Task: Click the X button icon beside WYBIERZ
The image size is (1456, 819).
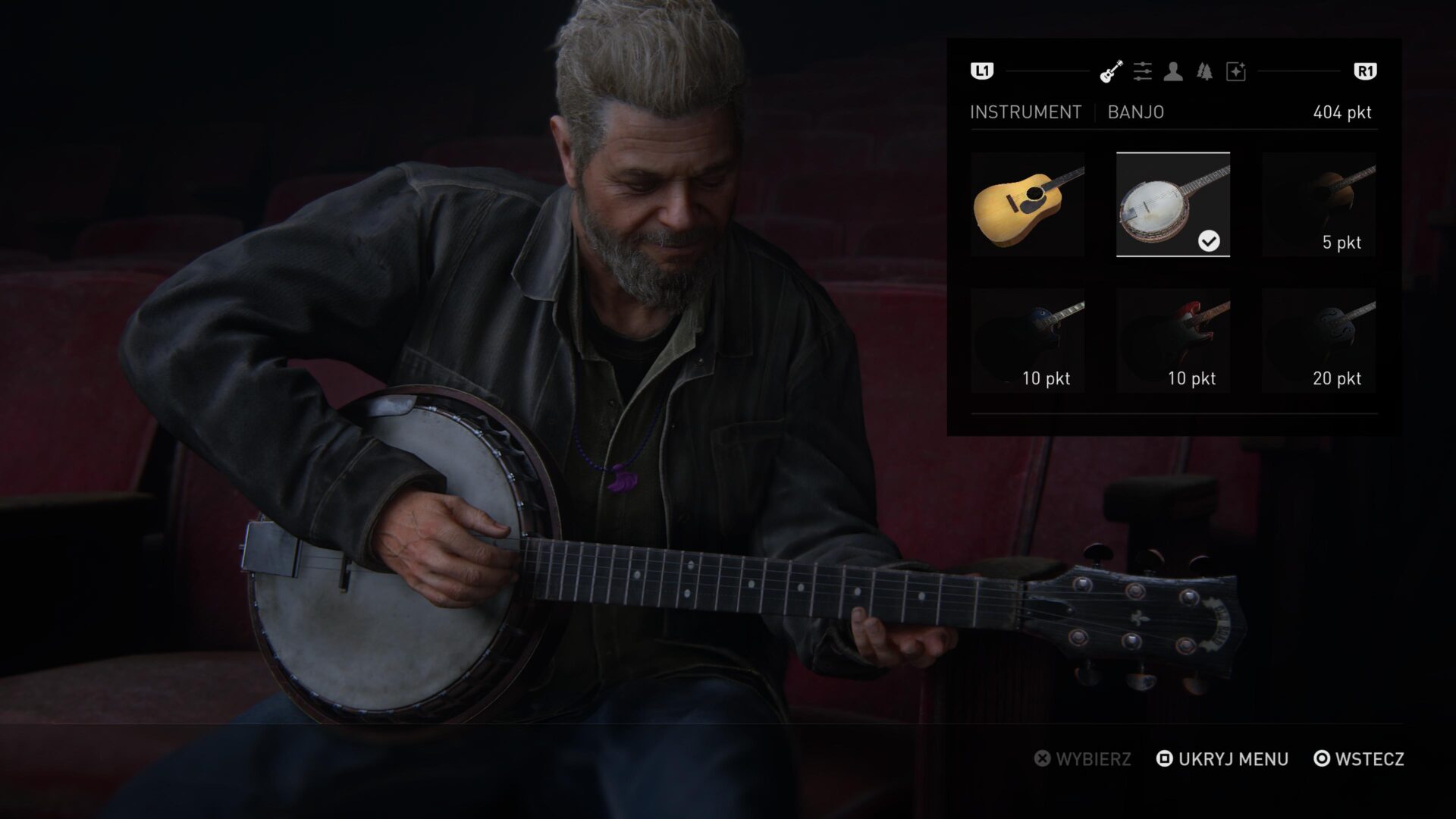Action: (x=1044, y=759)
